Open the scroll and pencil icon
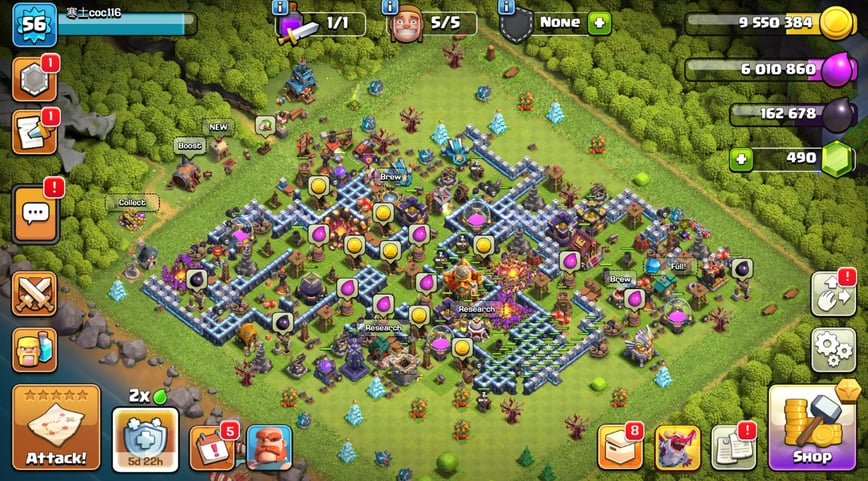Screen dimensions: 868x481 [x=33, y=133]
